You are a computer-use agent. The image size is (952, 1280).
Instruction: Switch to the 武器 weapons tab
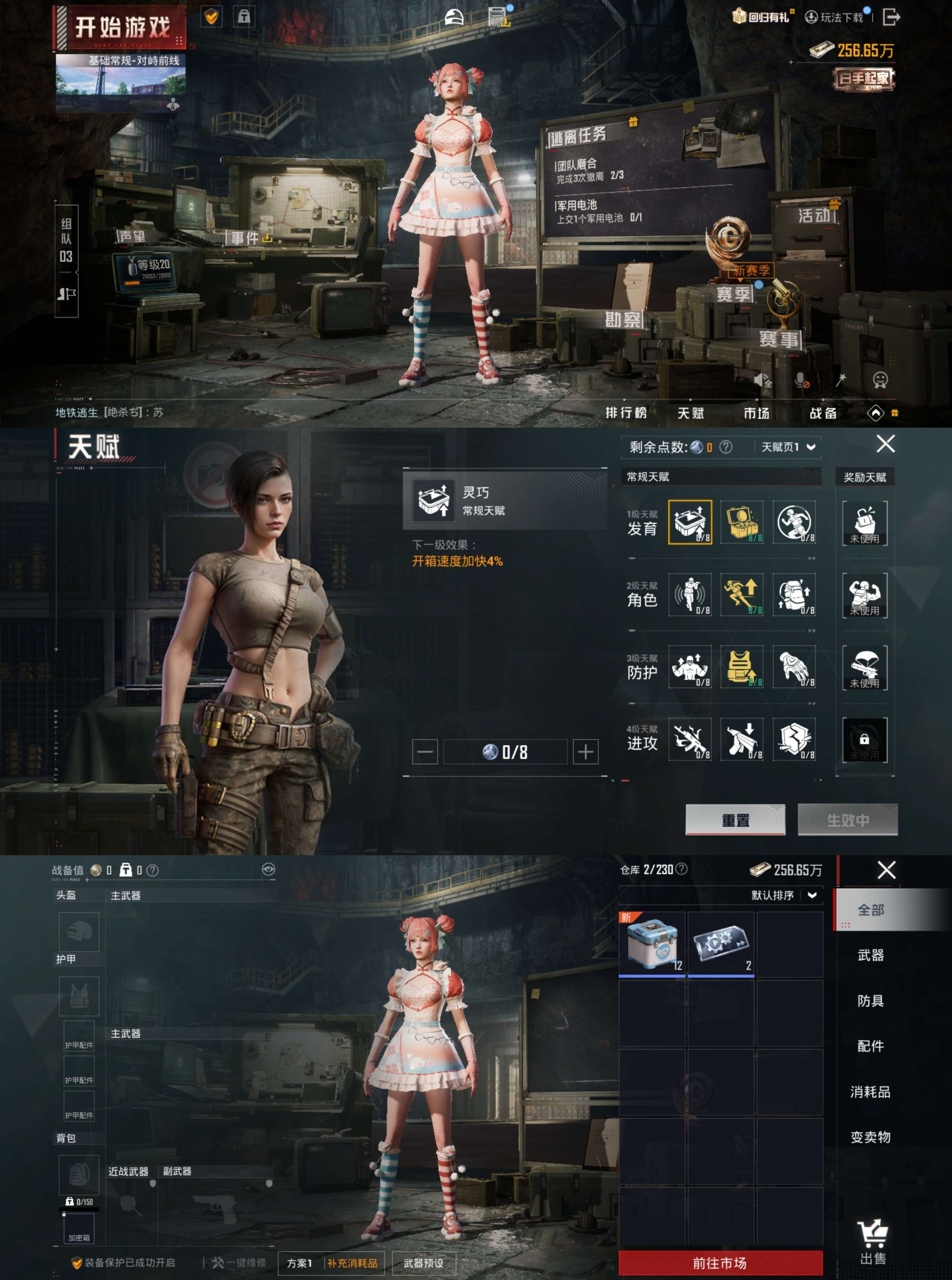[870, 955]
